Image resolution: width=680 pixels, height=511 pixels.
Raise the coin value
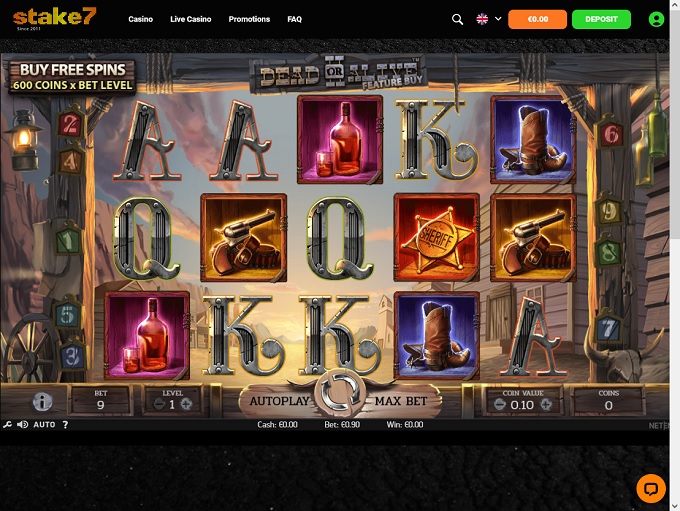[x=546, y=405]
